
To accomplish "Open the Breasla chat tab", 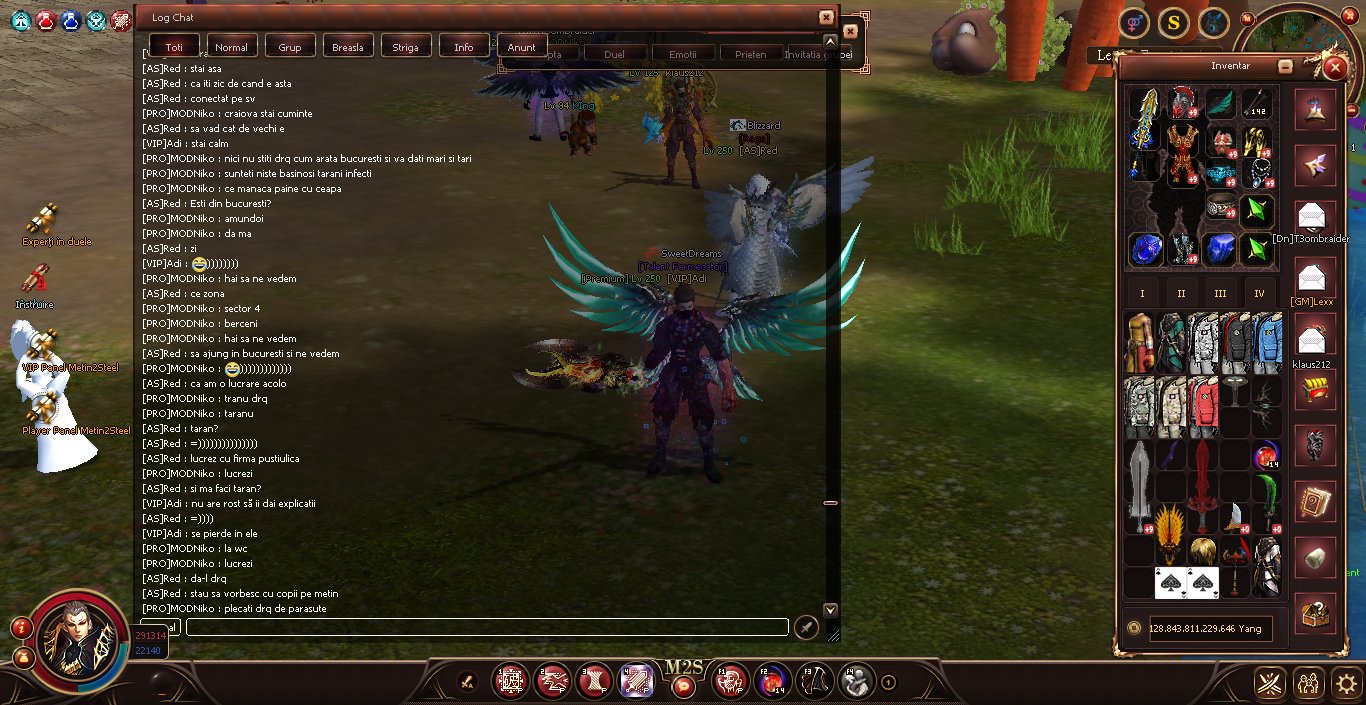I will (x=348, y=47).
